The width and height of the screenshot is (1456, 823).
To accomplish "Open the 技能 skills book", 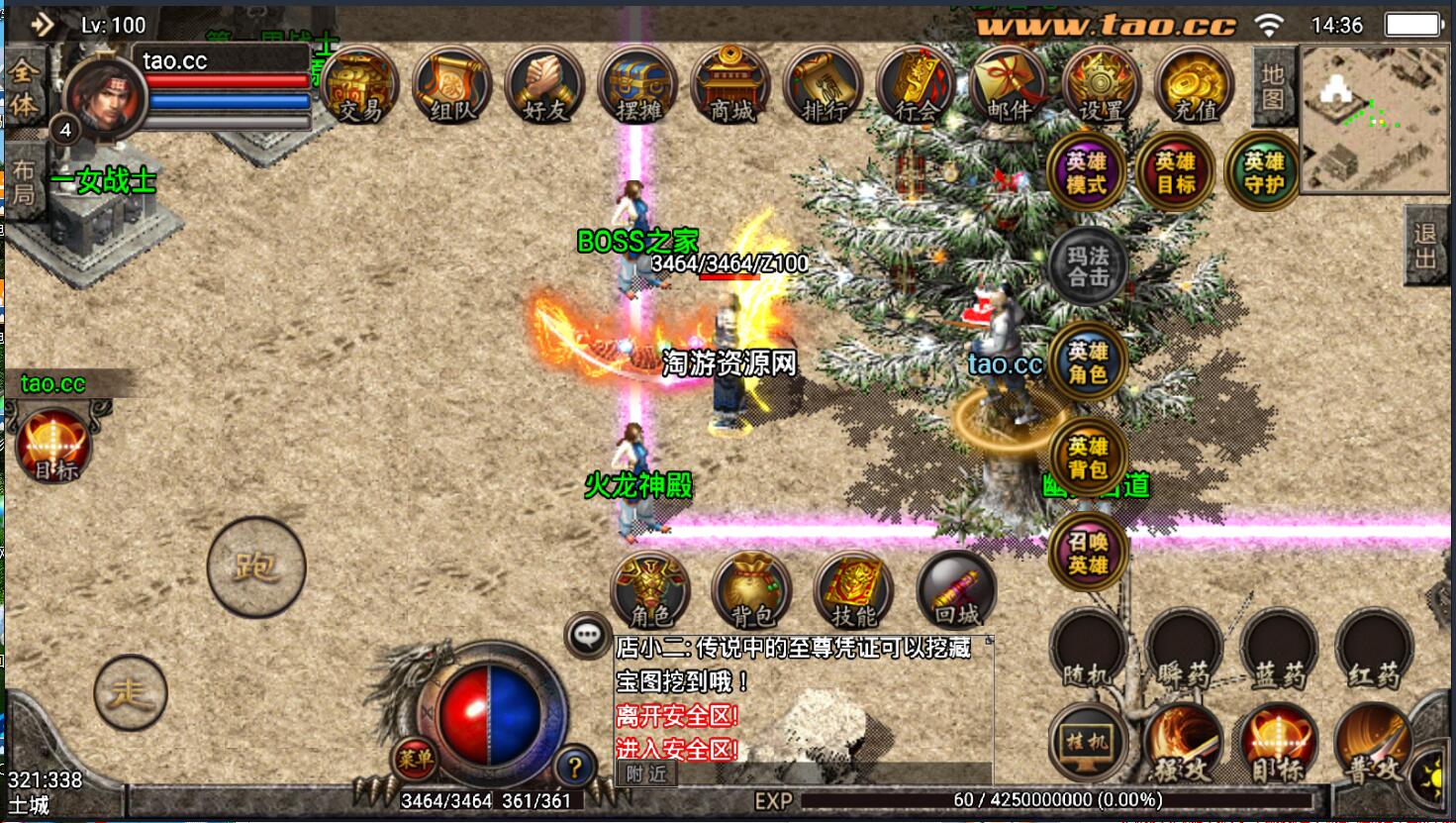I will 853,591.
